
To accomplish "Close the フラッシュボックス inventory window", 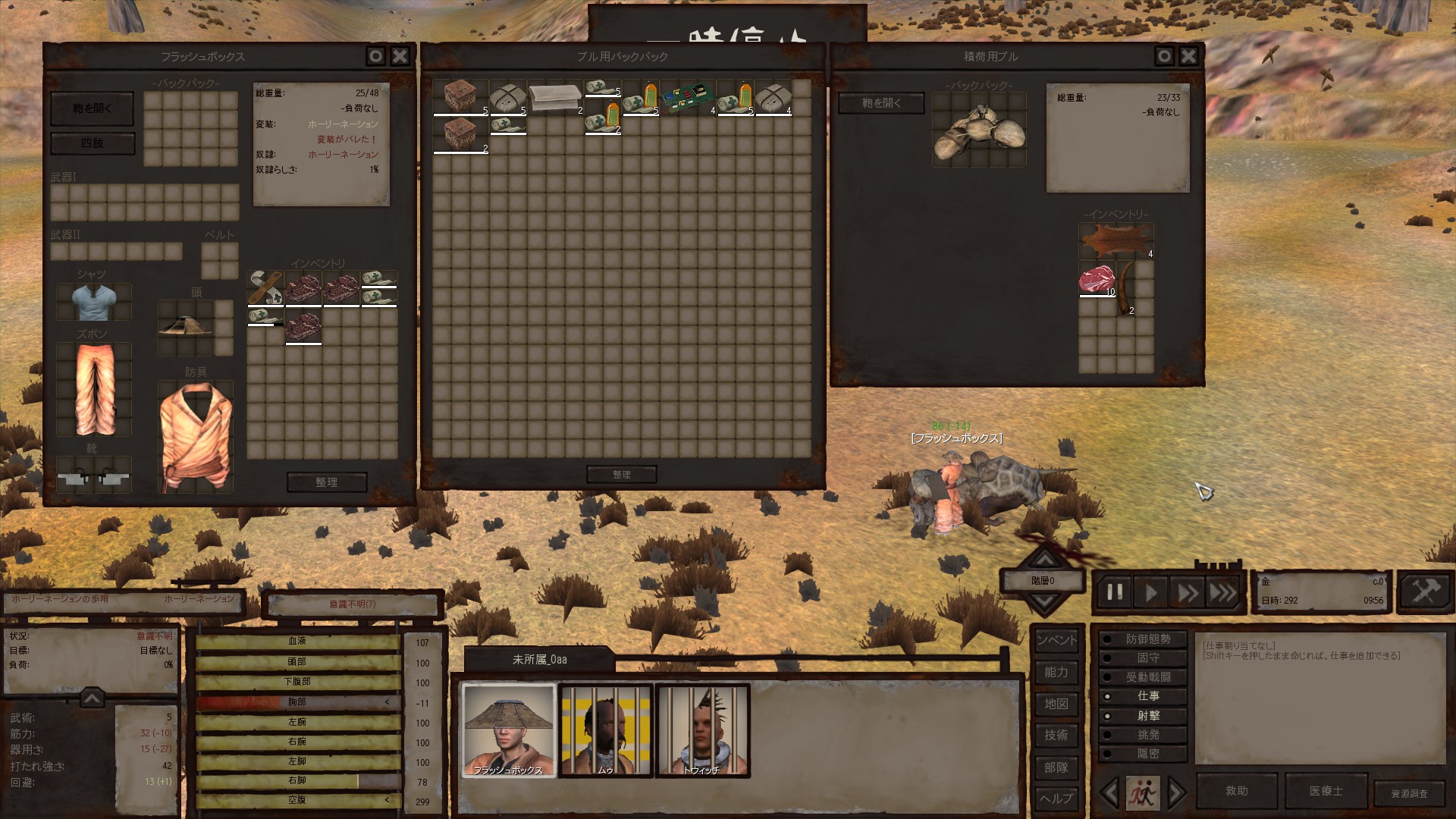I will coord(400,56).
